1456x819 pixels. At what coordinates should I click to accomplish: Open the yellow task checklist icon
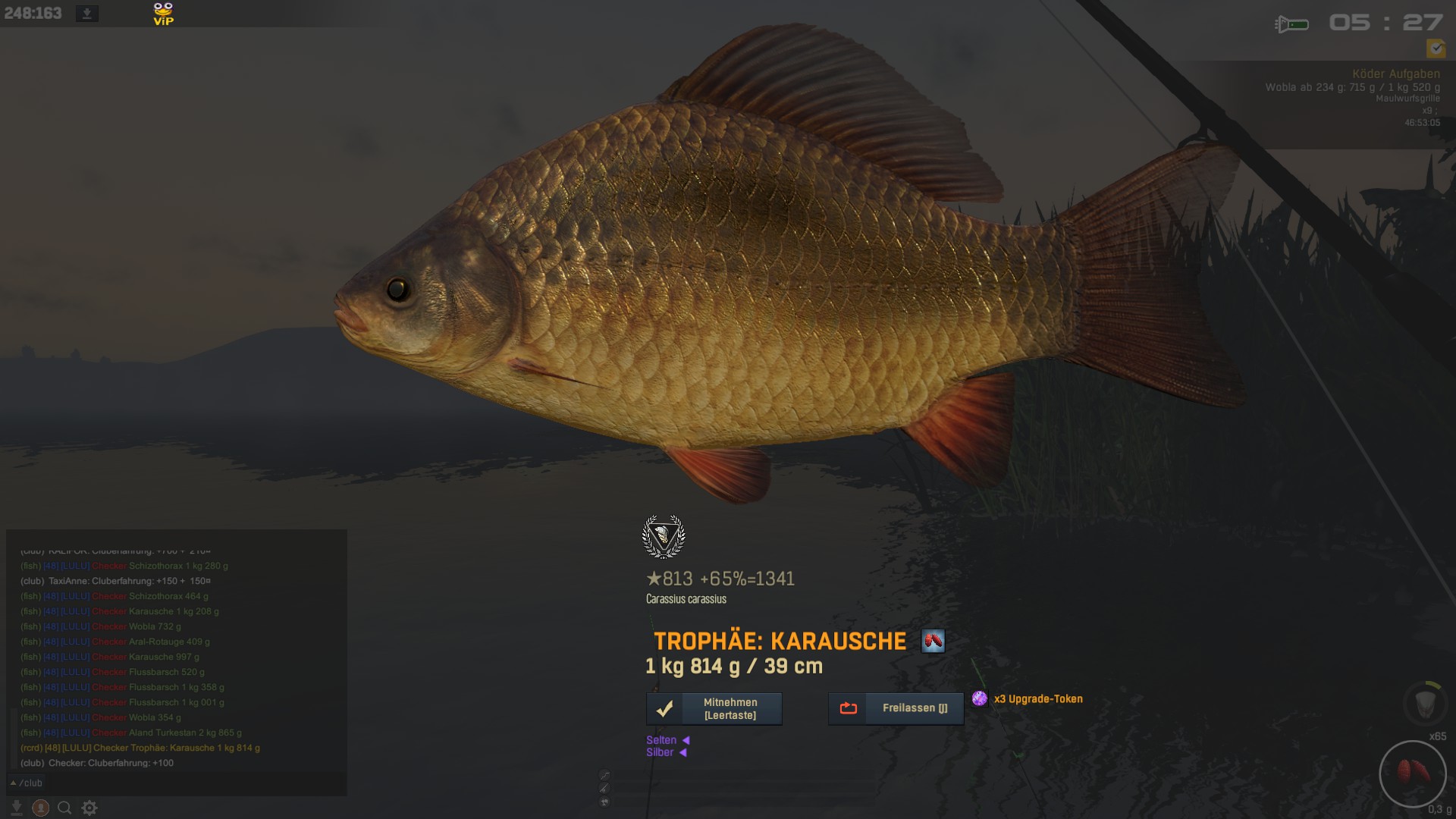[x=1436, y=49]
